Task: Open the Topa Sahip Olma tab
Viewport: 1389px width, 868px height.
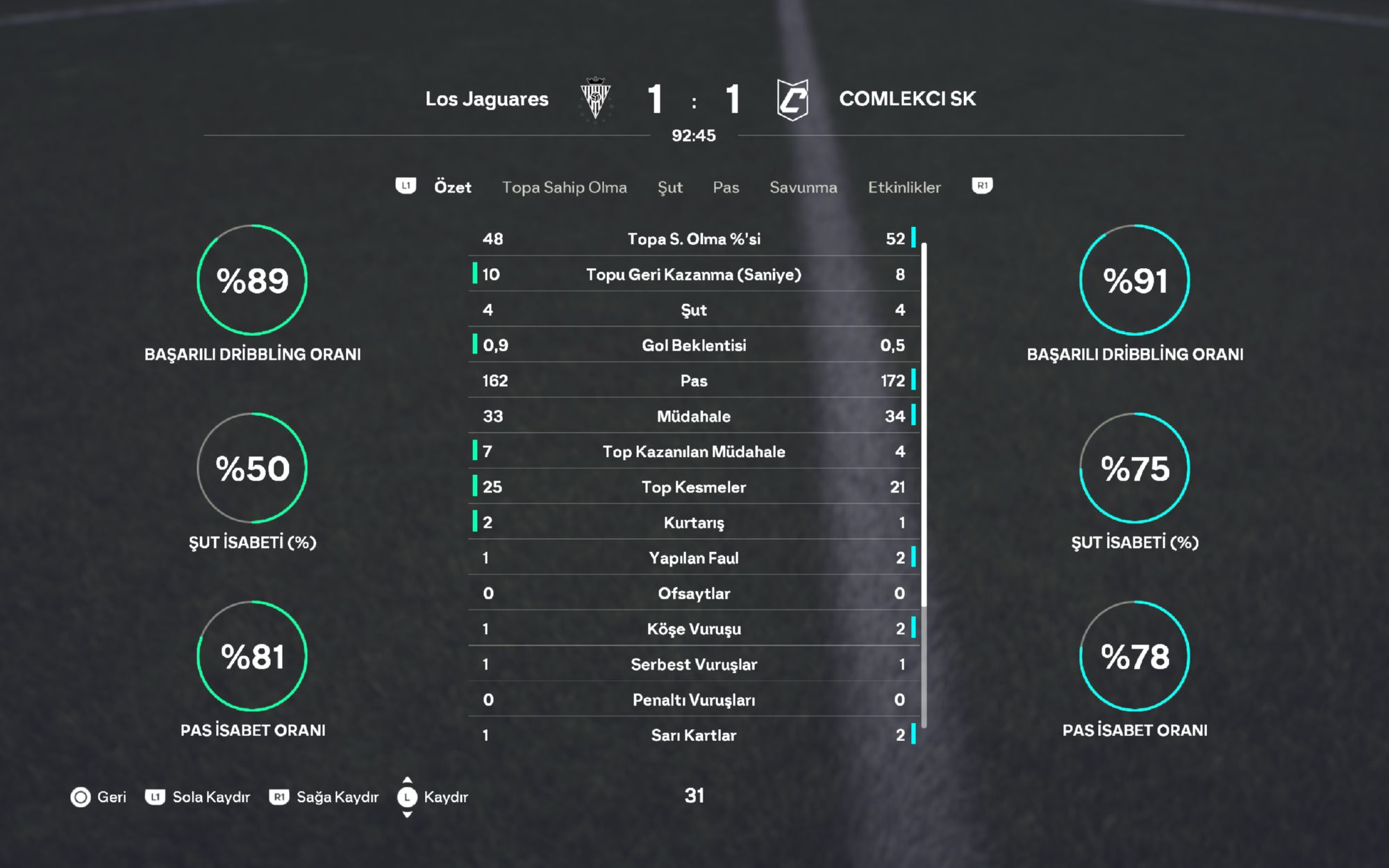Action: pyautogui.click(x=564, y=187)
